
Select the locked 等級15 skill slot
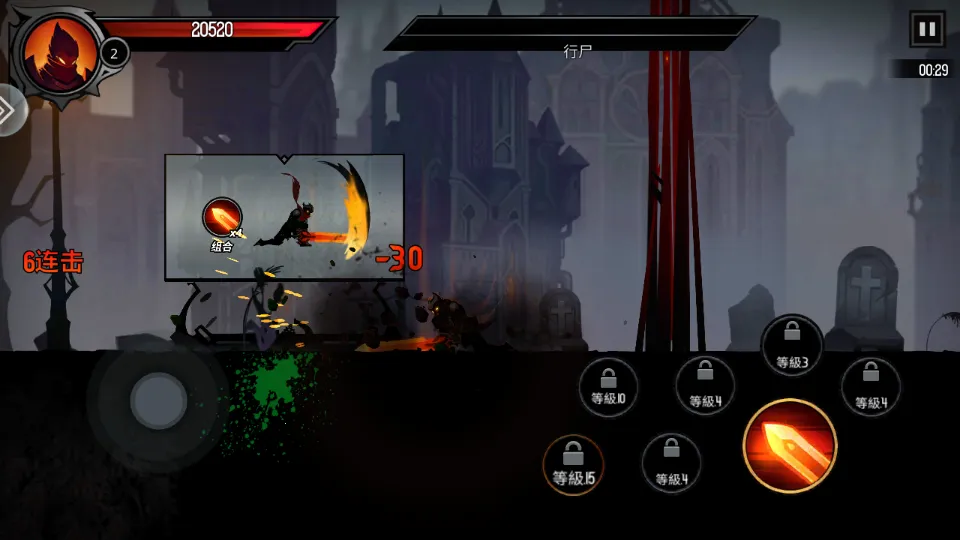573,465
